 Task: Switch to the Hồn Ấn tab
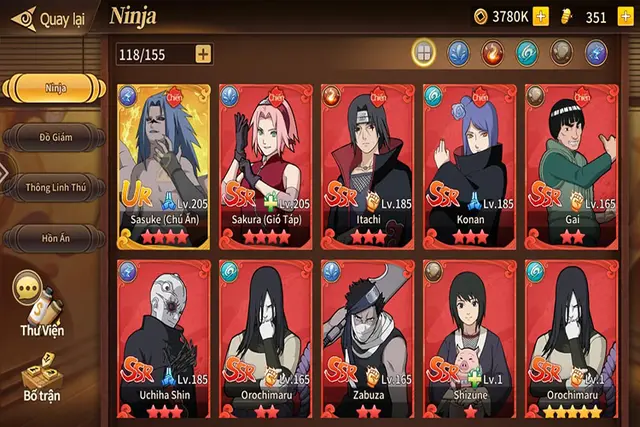(55, 238)
